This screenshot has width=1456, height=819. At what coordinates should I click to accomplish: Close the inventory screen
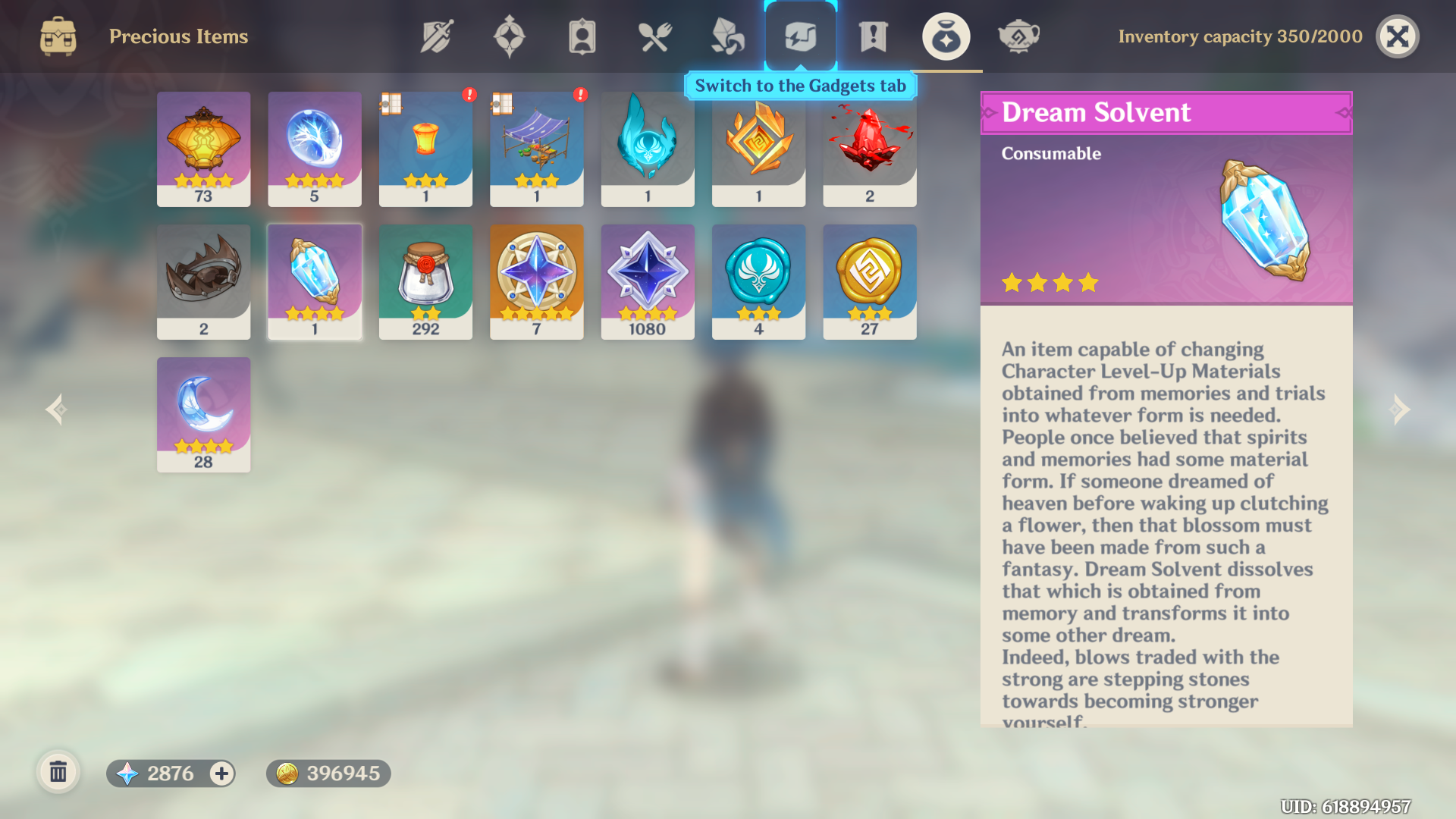coord(1398,36)
